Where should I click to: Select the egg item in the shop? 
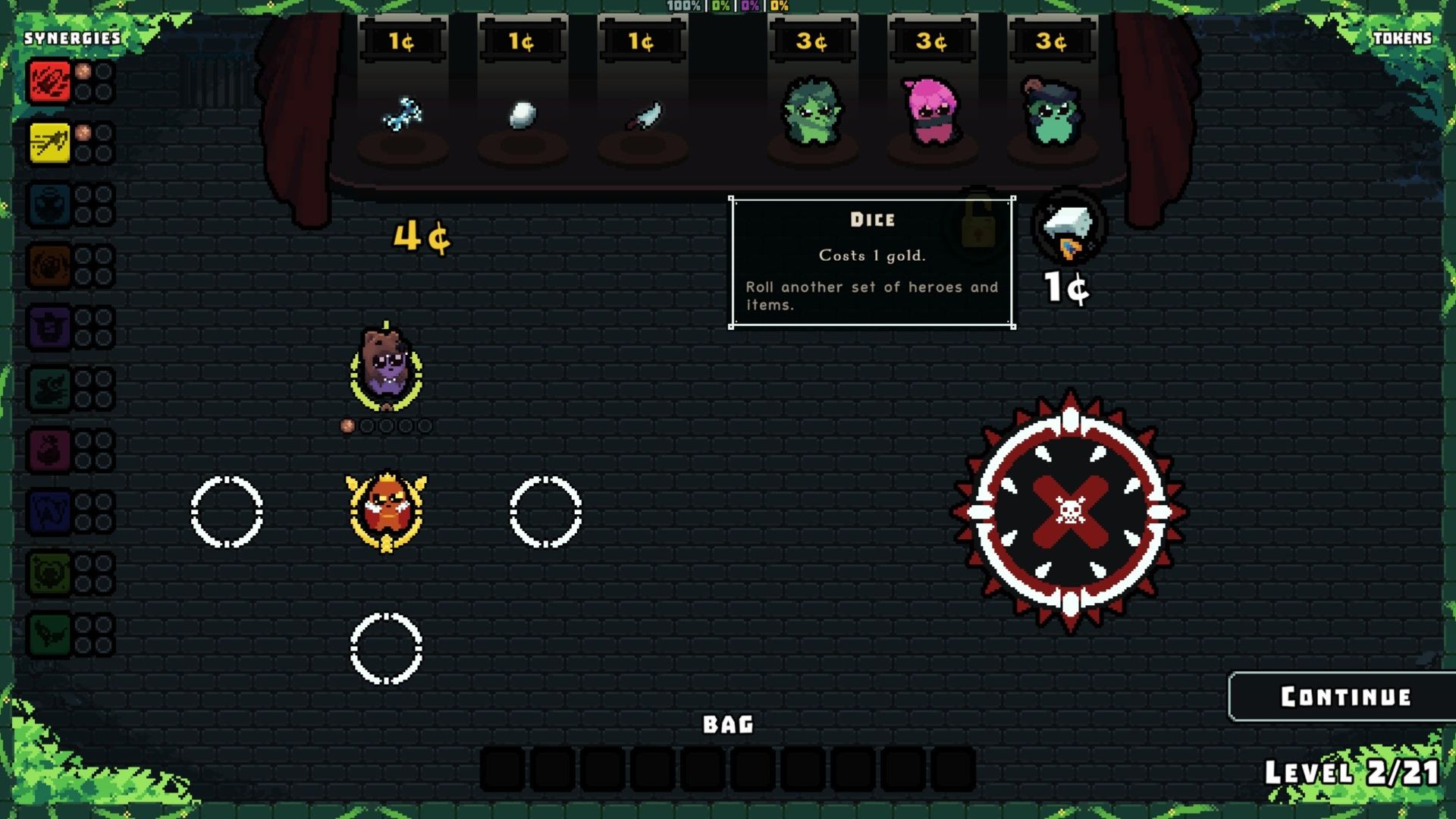tap(522, 114)
